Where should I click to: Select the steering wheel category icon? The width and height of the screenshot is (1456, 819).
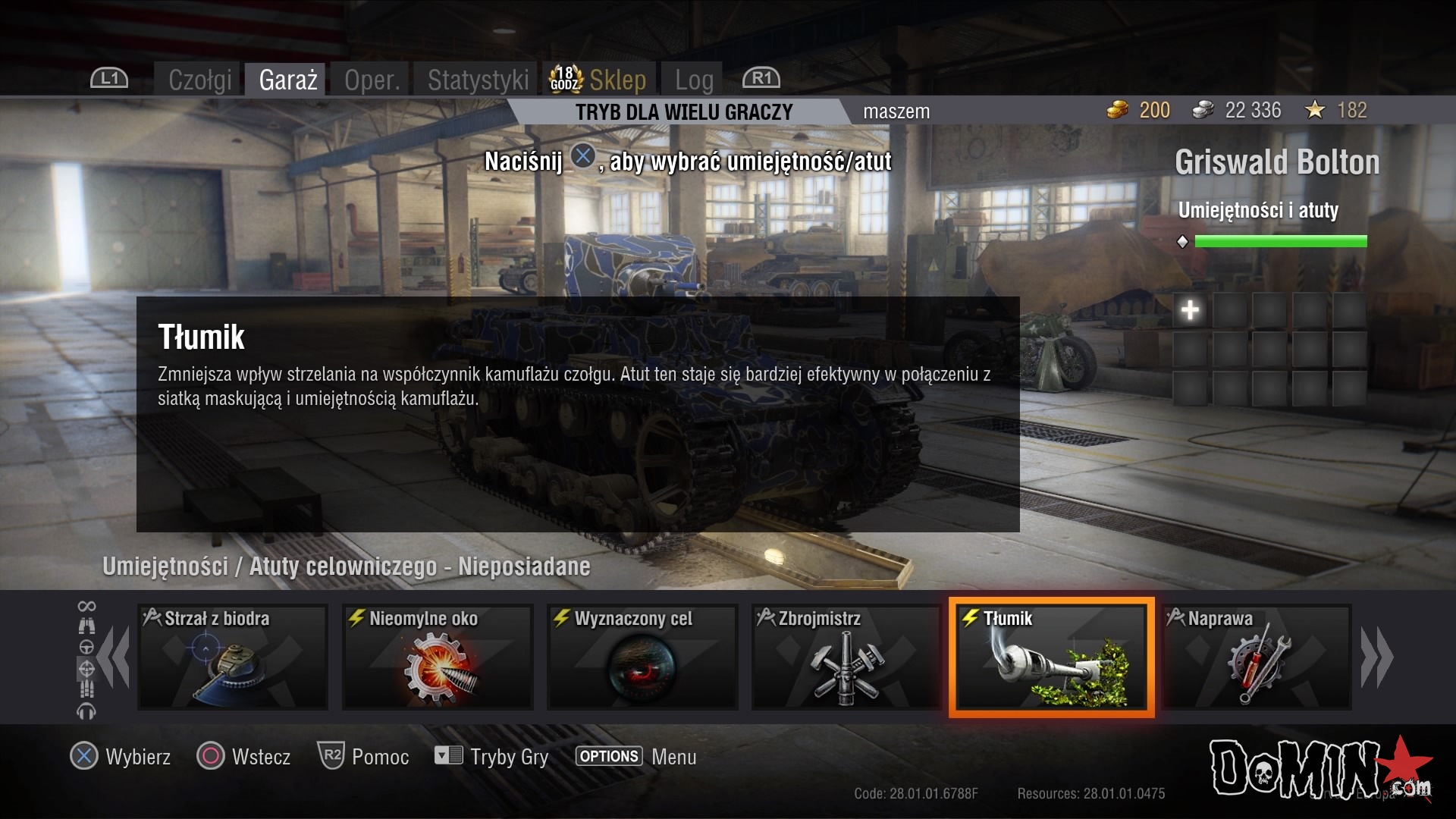[86, 647]
